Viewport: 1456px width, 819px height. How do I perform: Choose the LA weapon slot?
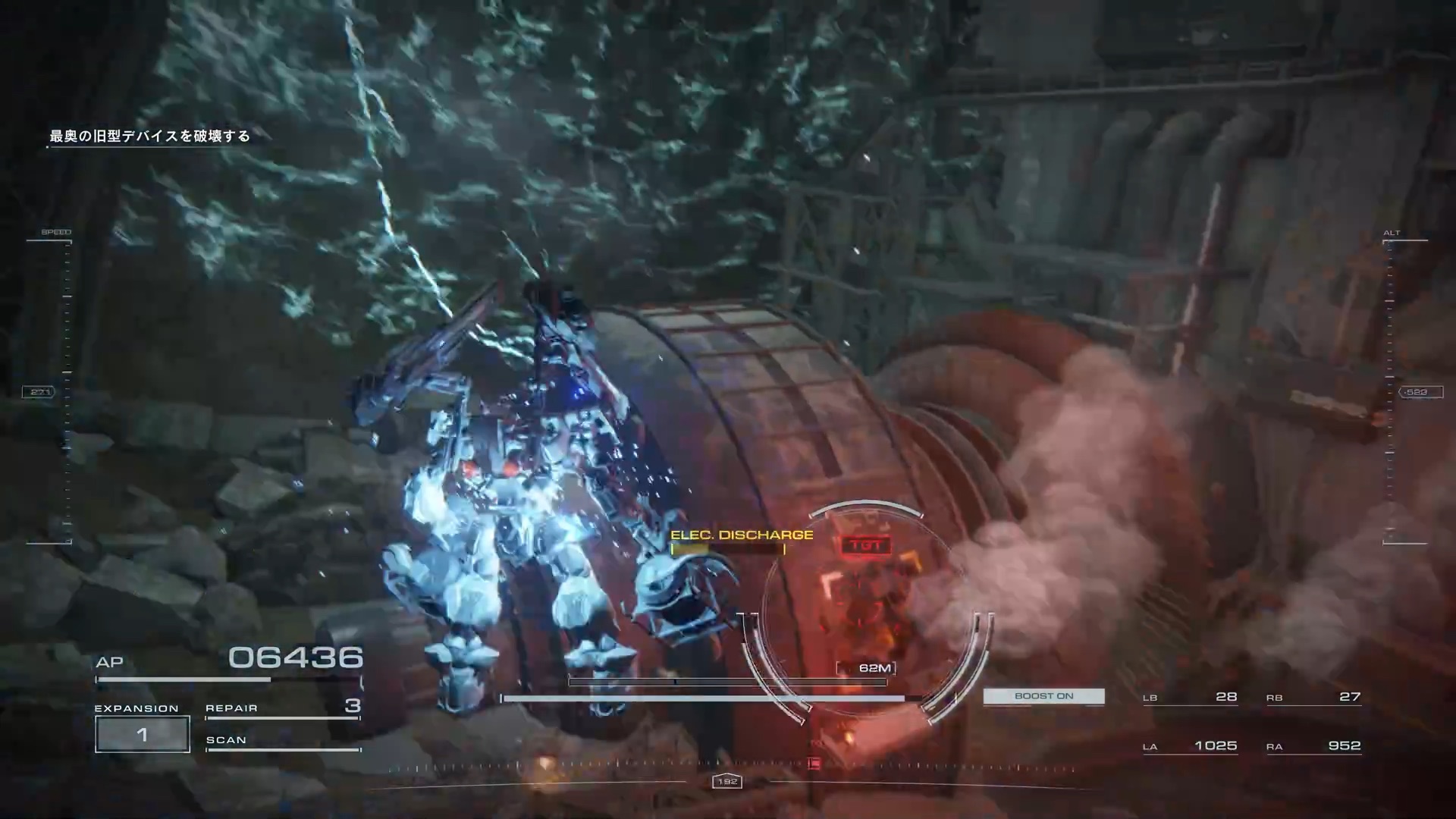coord(1190,746)
